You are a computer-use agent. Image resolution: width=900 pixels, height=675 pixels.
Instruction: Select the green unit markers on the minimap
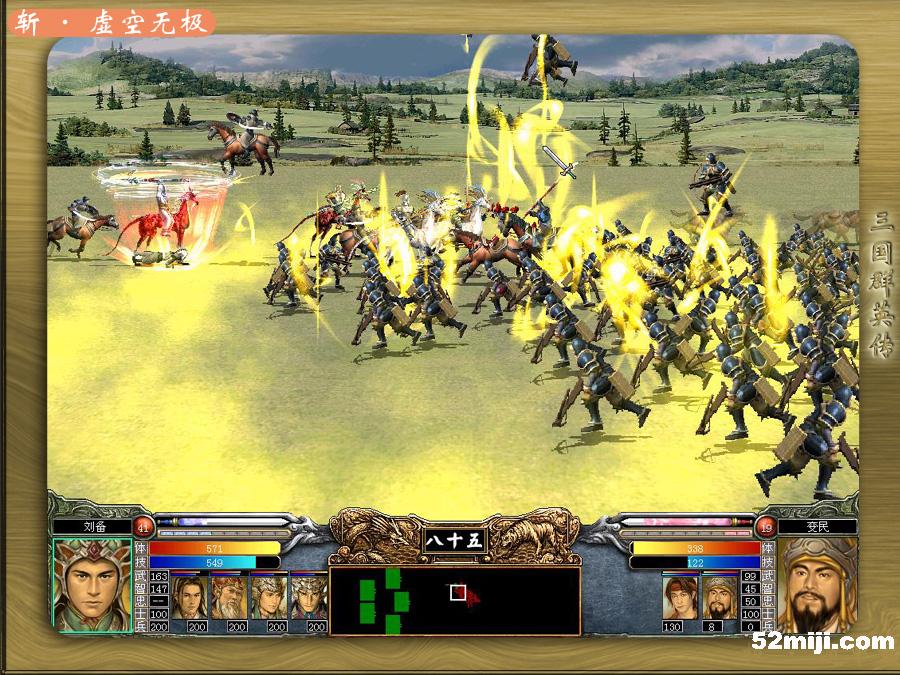(385, 600)
